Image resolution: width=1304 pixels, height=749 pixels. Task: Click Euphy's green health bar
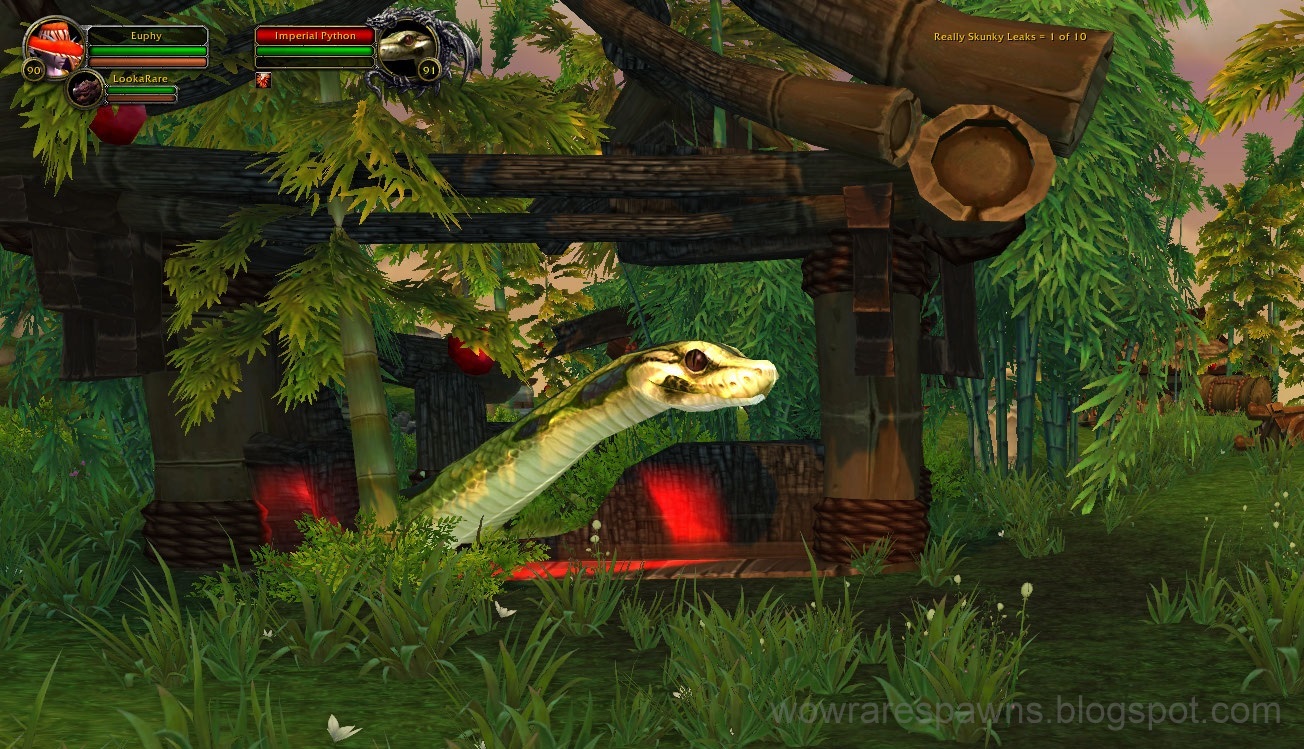148,49
